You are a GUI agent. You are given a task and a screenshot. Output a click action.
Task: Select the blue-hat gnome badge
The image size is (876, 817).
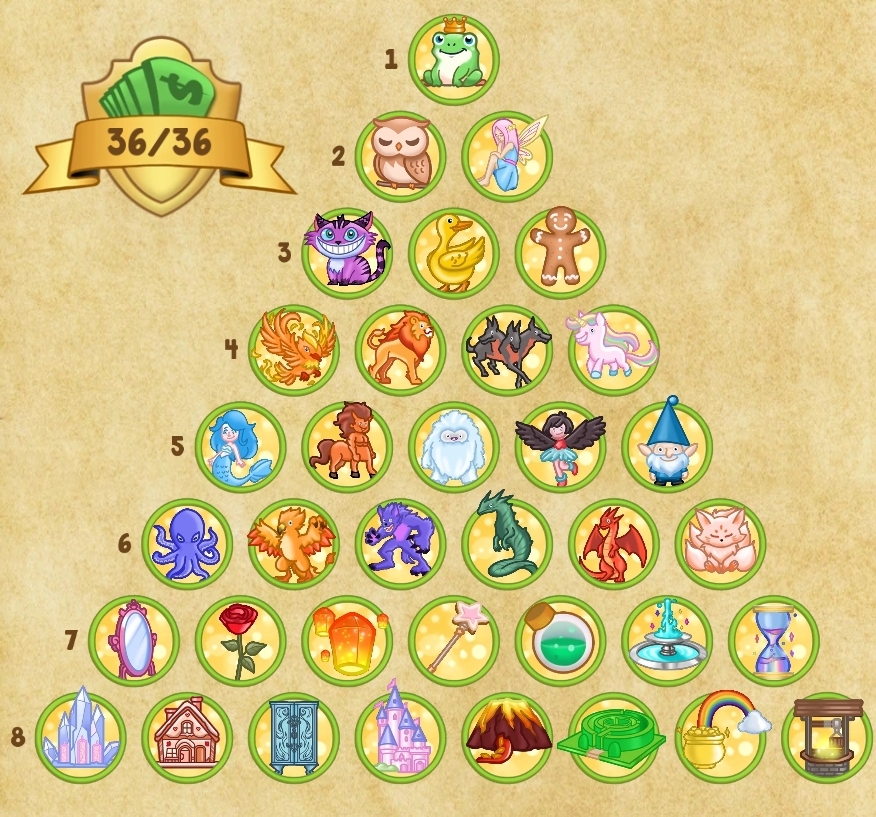(667, 447)
